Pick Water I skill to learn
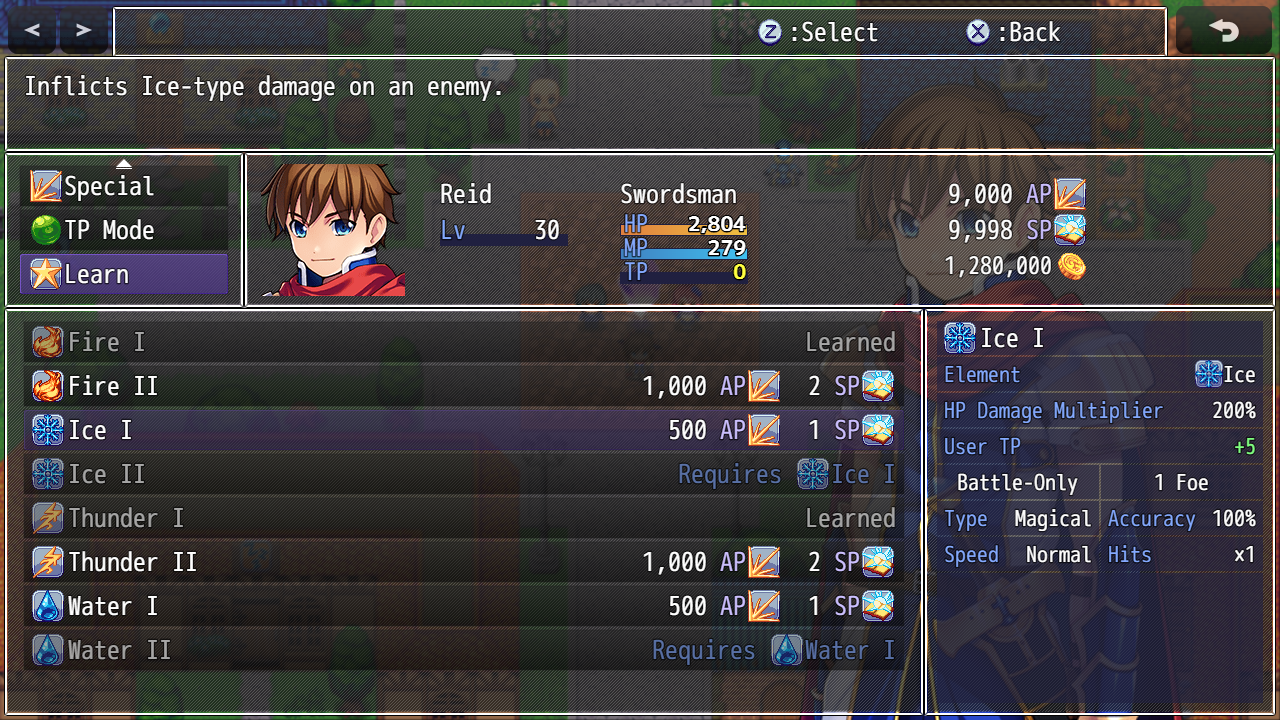The height and width of the screenshot is (720, 1280). 463,607
